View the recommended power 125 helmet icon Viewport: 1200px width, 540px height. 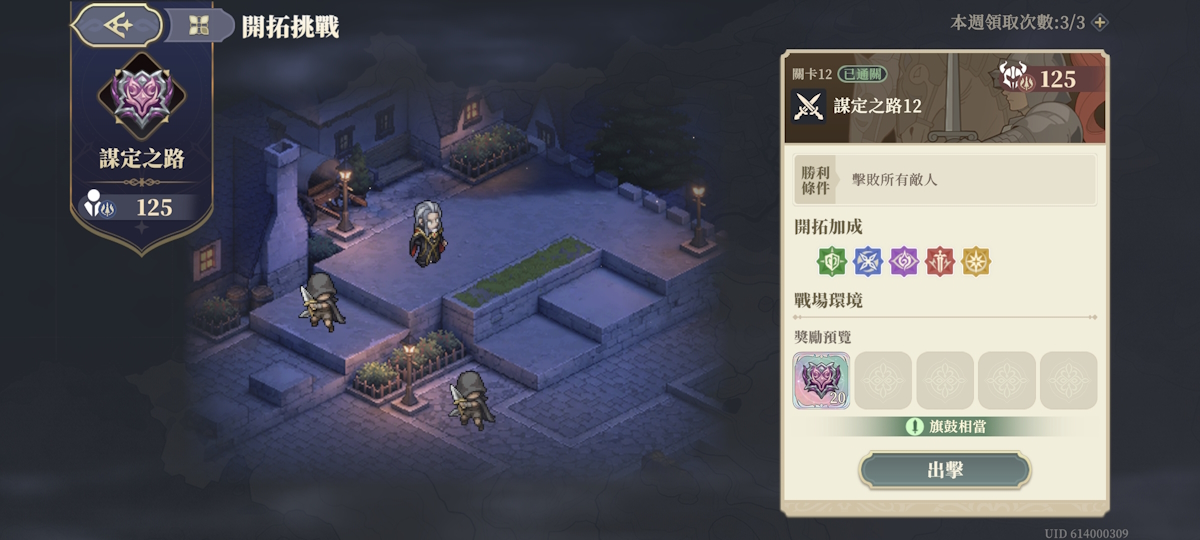1015,77
